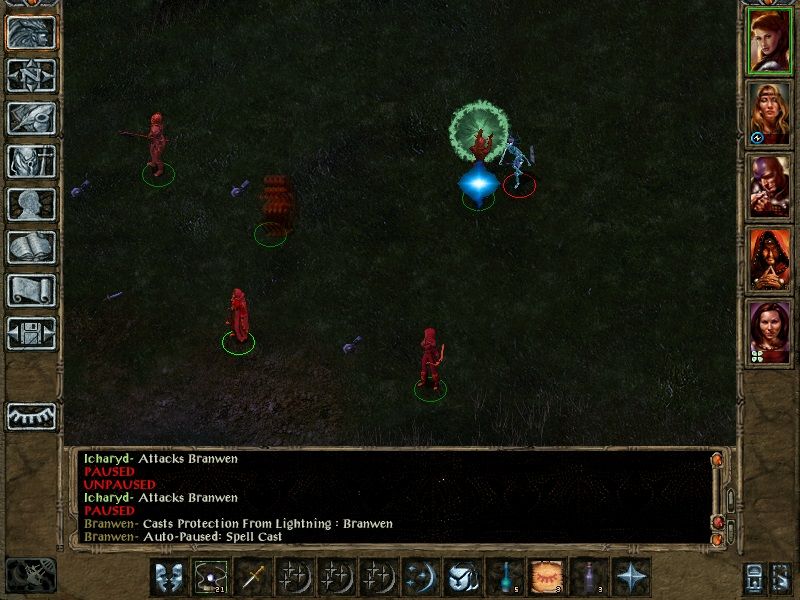This screenshot has height=600, width=800.
Task: Open the options menu with the floppy disk button
Action: pyautogui.click(x=32, y=334)
